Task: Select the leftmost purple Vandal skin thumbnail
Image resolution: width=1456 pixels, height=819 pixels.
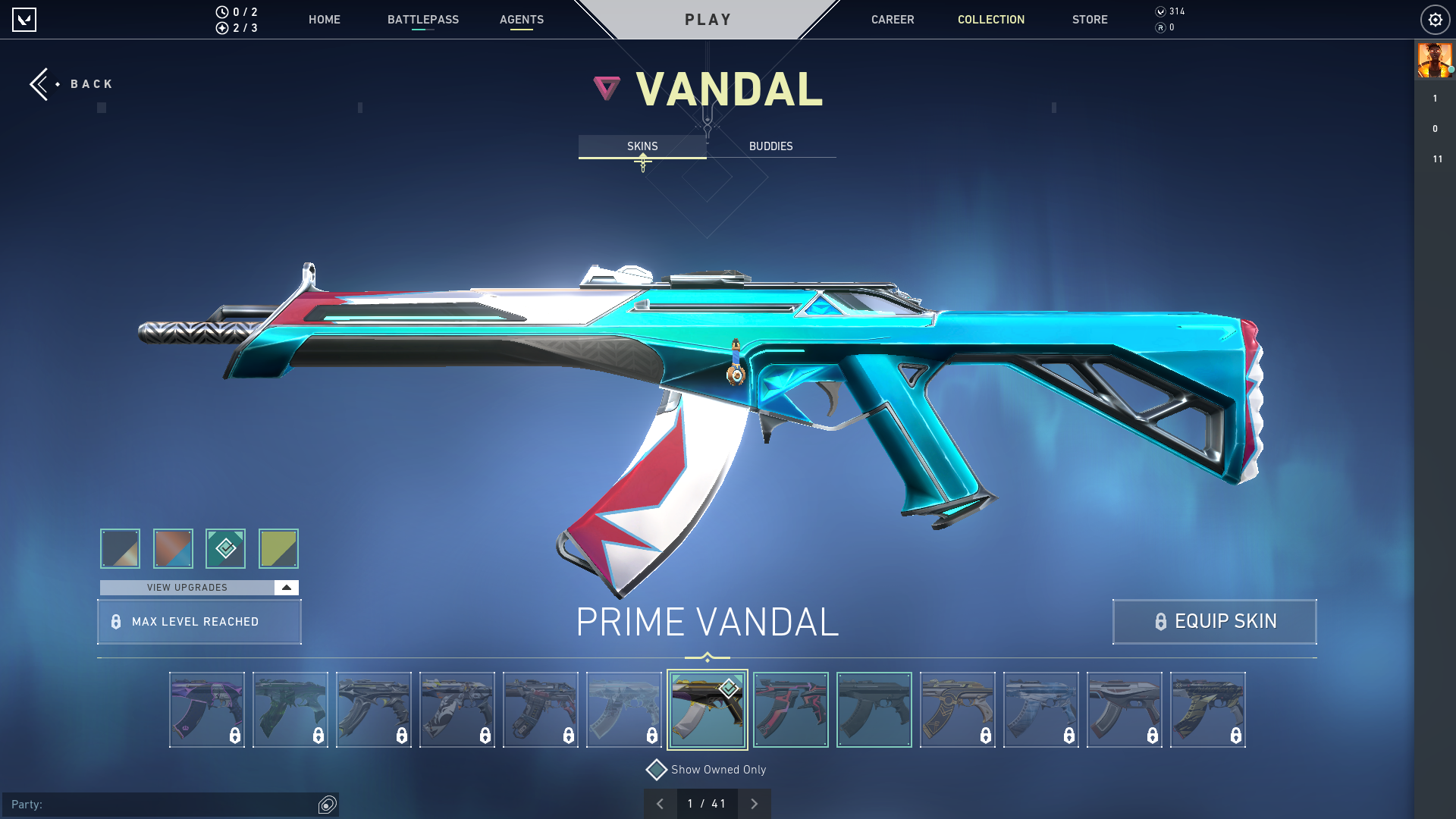Action: click(x=206, y=709)
